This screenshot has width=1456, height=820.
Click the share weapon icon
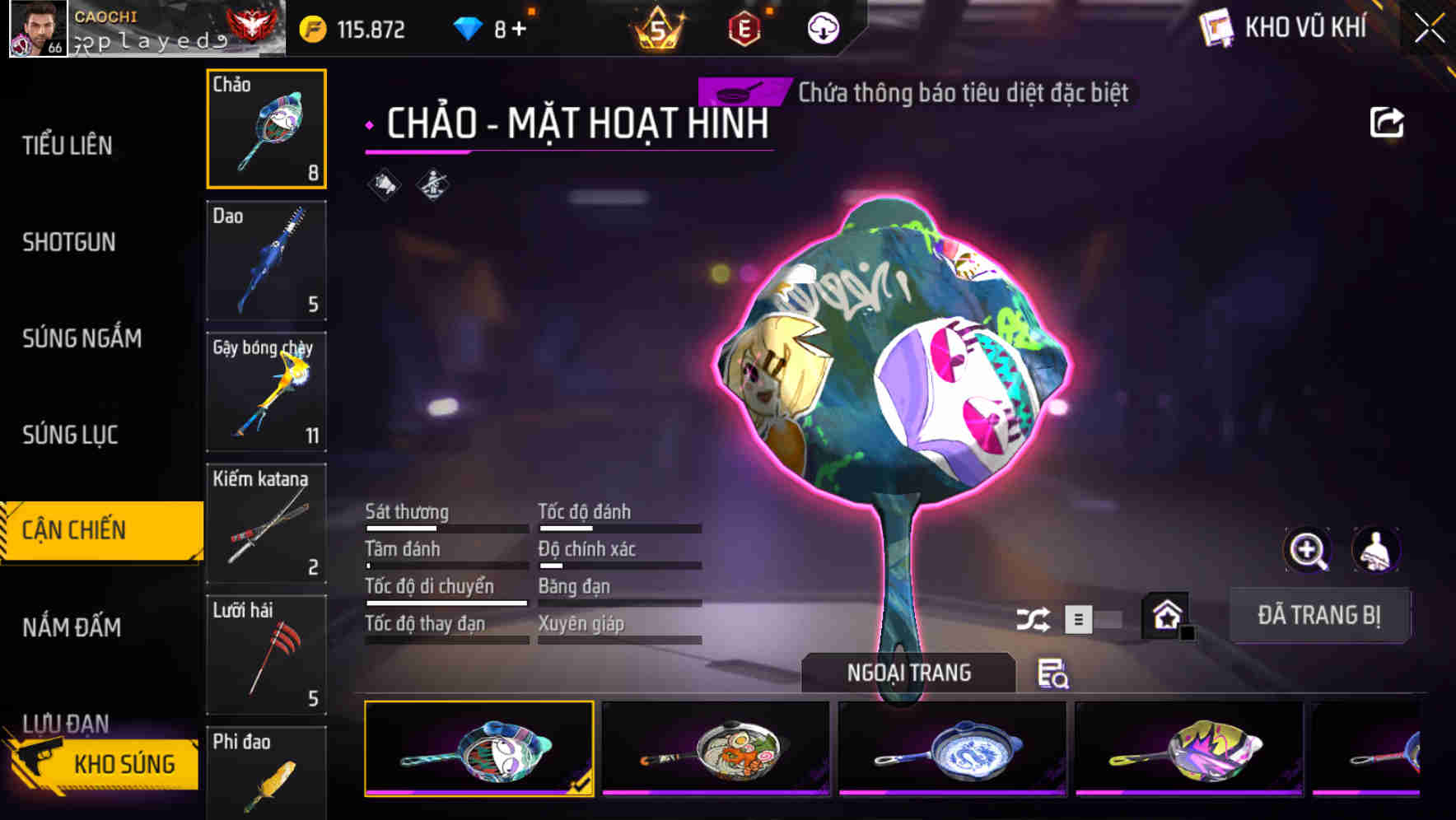(x=1388, y=122)
